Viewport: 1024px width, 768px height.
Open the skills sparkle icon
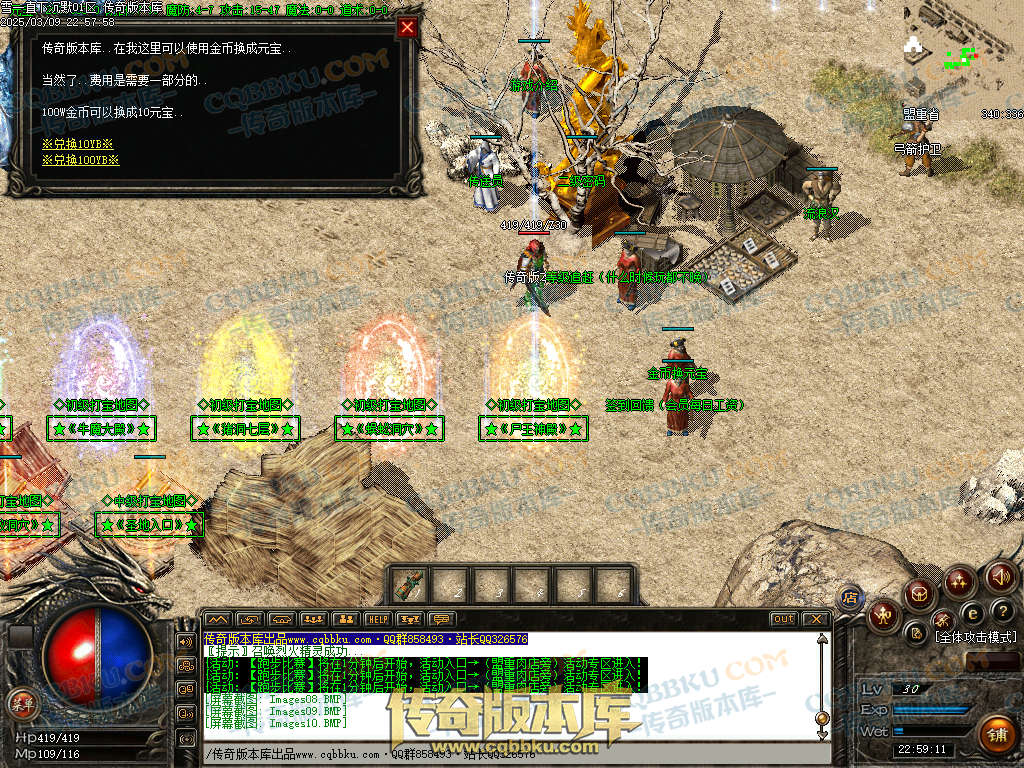point(960,581)
